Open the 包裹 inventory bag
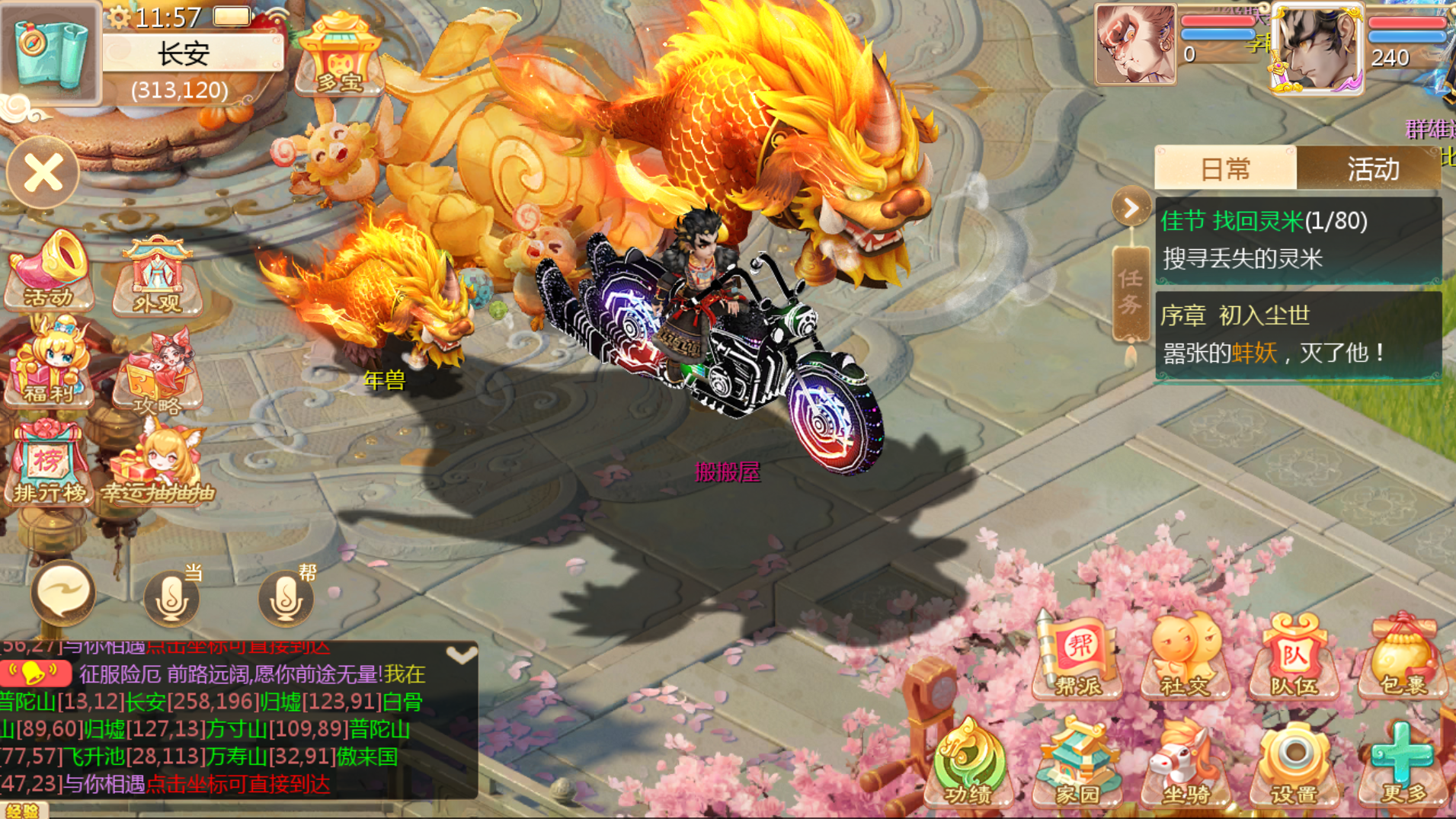Viewport: 1456px width, 819px height. (x=1403, y=658)
